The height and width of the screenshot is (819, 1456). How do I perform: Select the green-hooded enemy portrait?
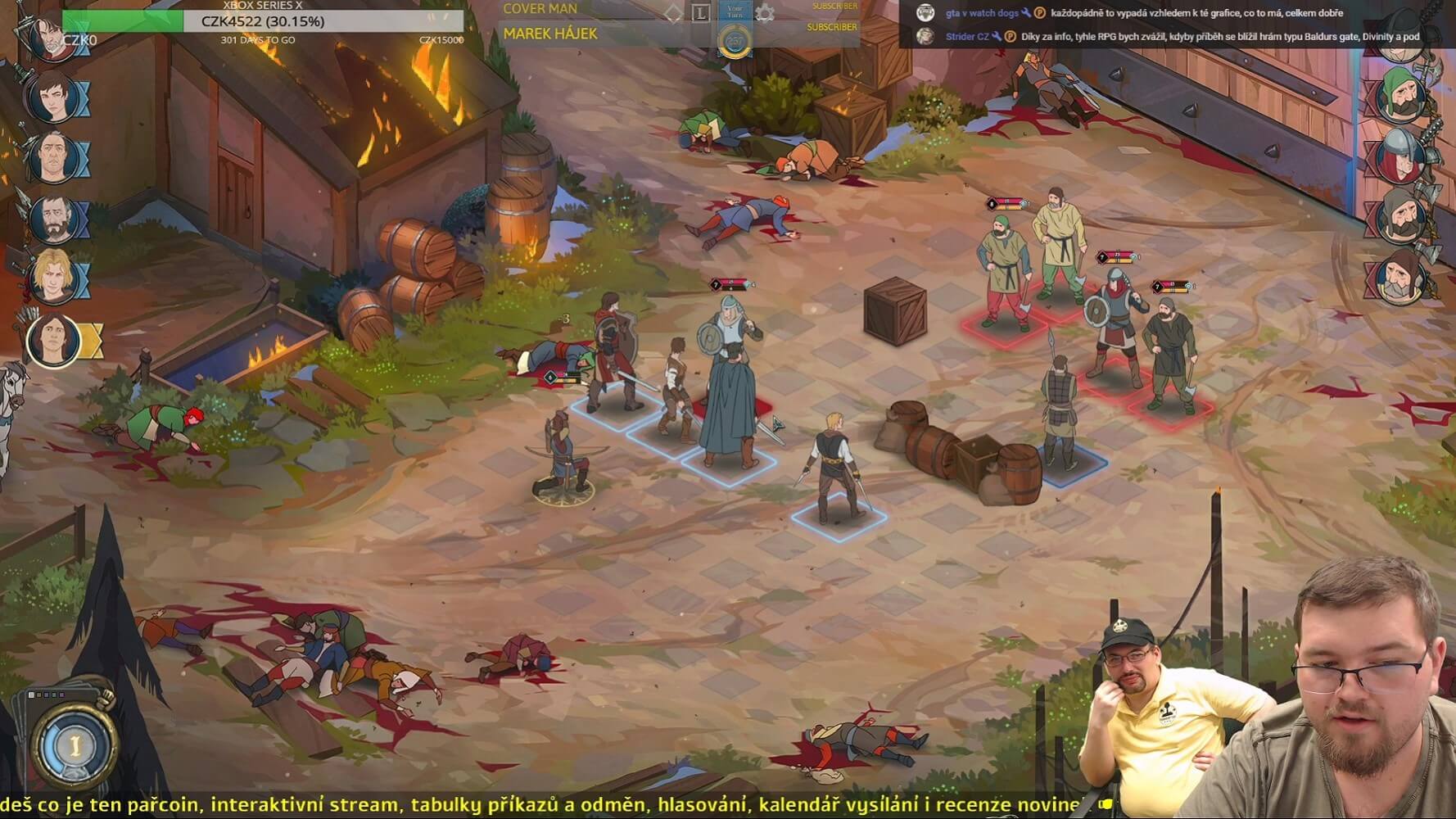point(1402,97)
